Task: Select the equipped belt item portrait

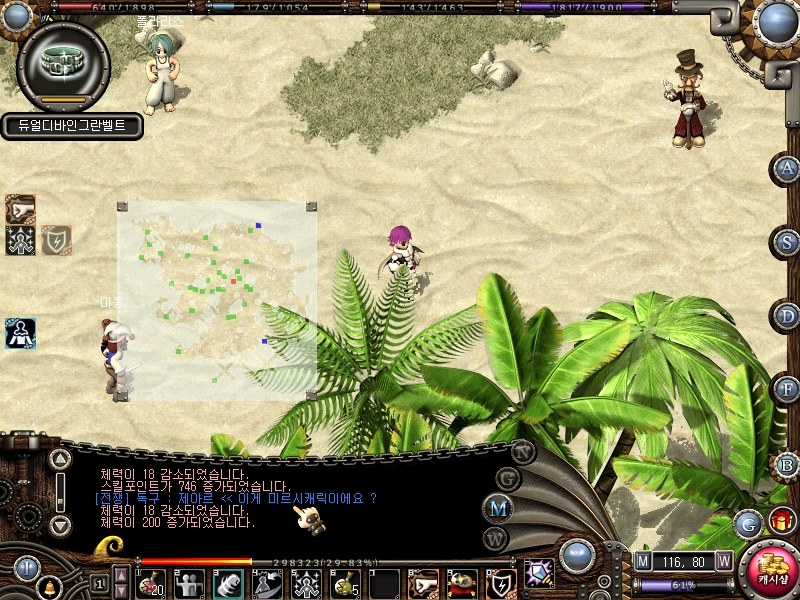Action: coord(63,65)
